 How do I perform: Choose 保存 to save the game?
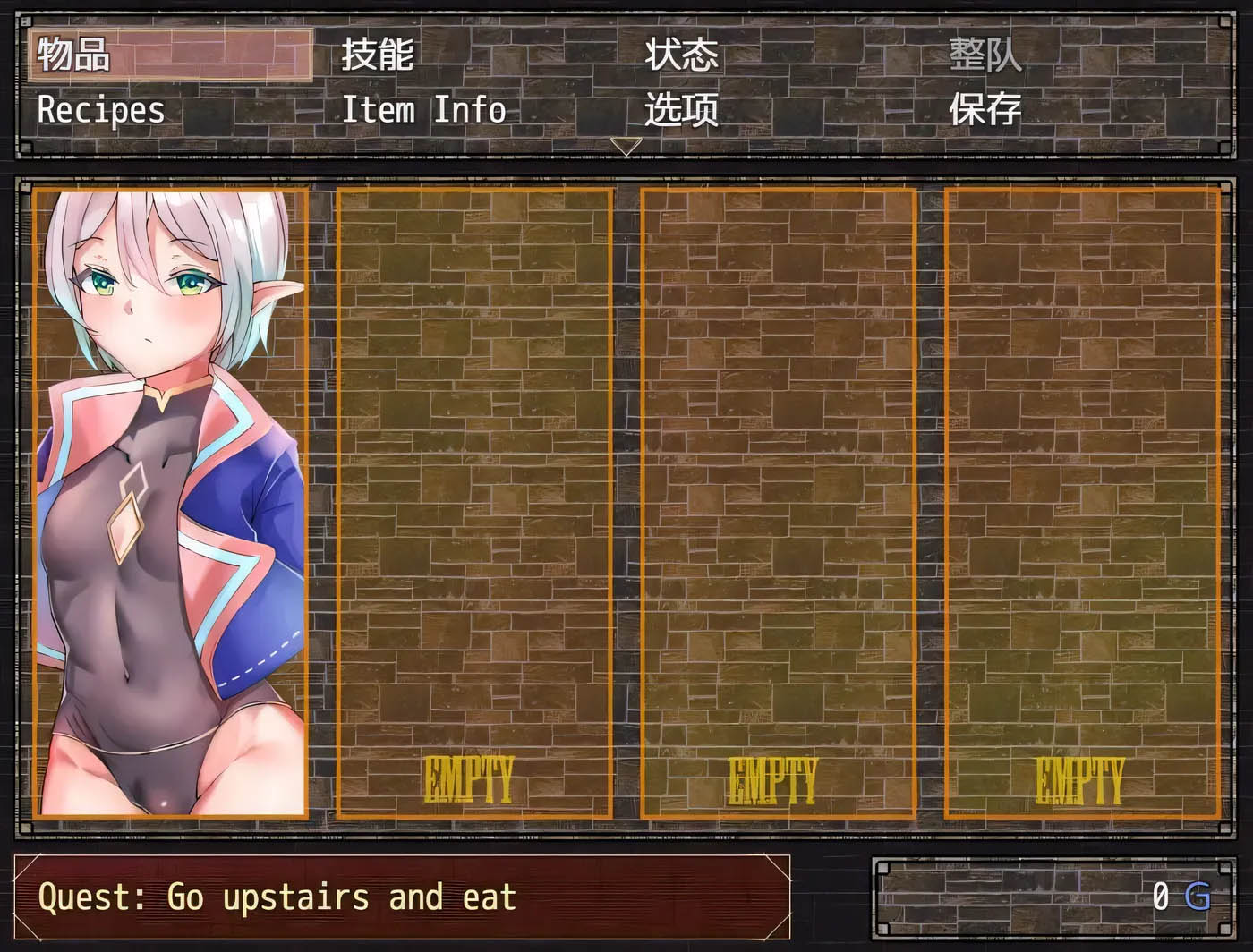[x=986, y=110]
